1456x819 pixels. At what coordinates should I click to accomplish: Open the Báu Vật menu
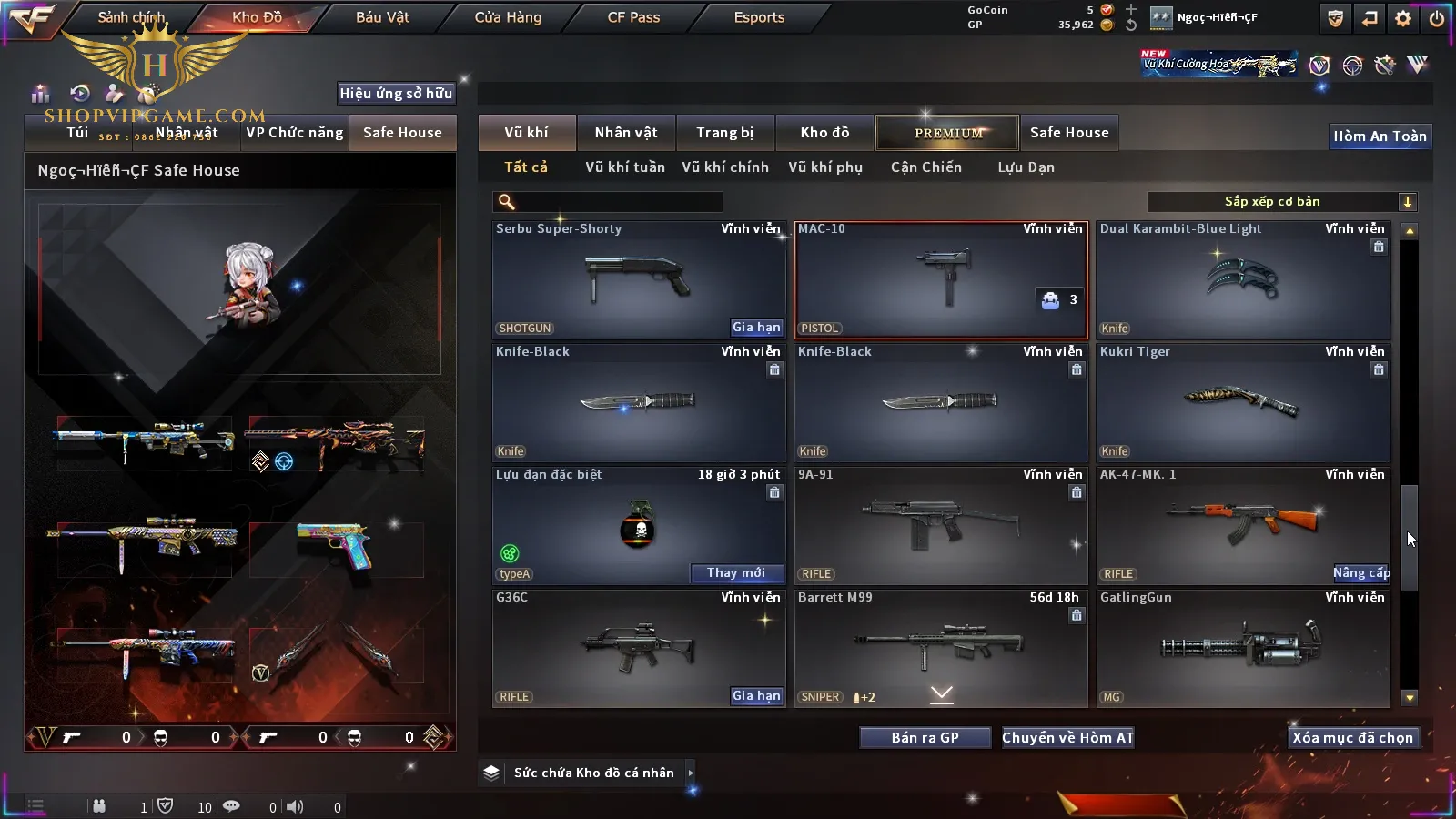click(x=382, y=17)
